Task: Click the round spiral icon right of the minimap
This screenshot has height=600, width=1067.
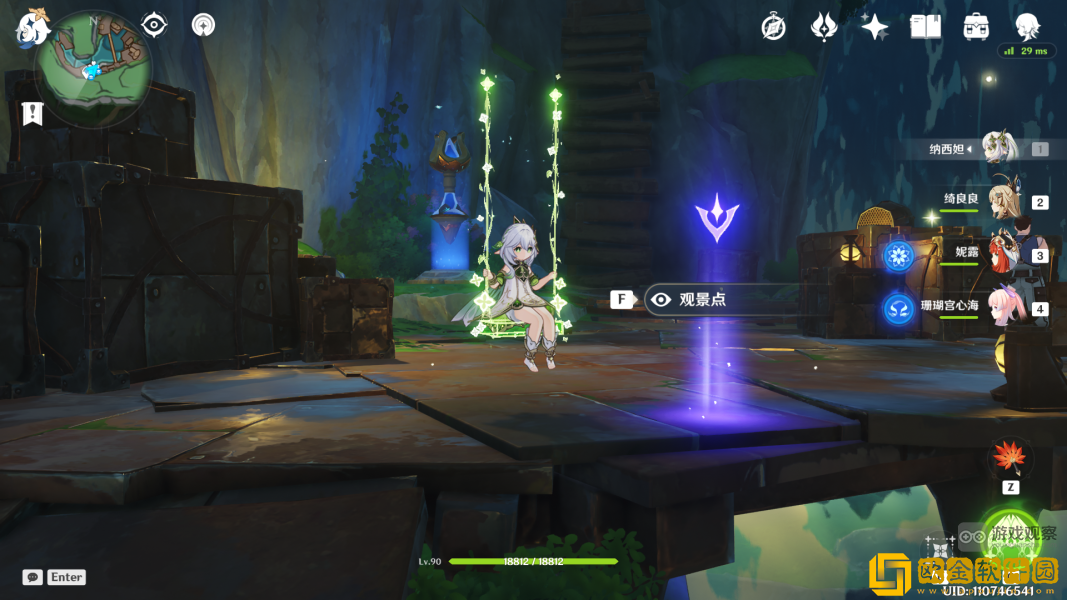Action: click(x=203, y=24)
